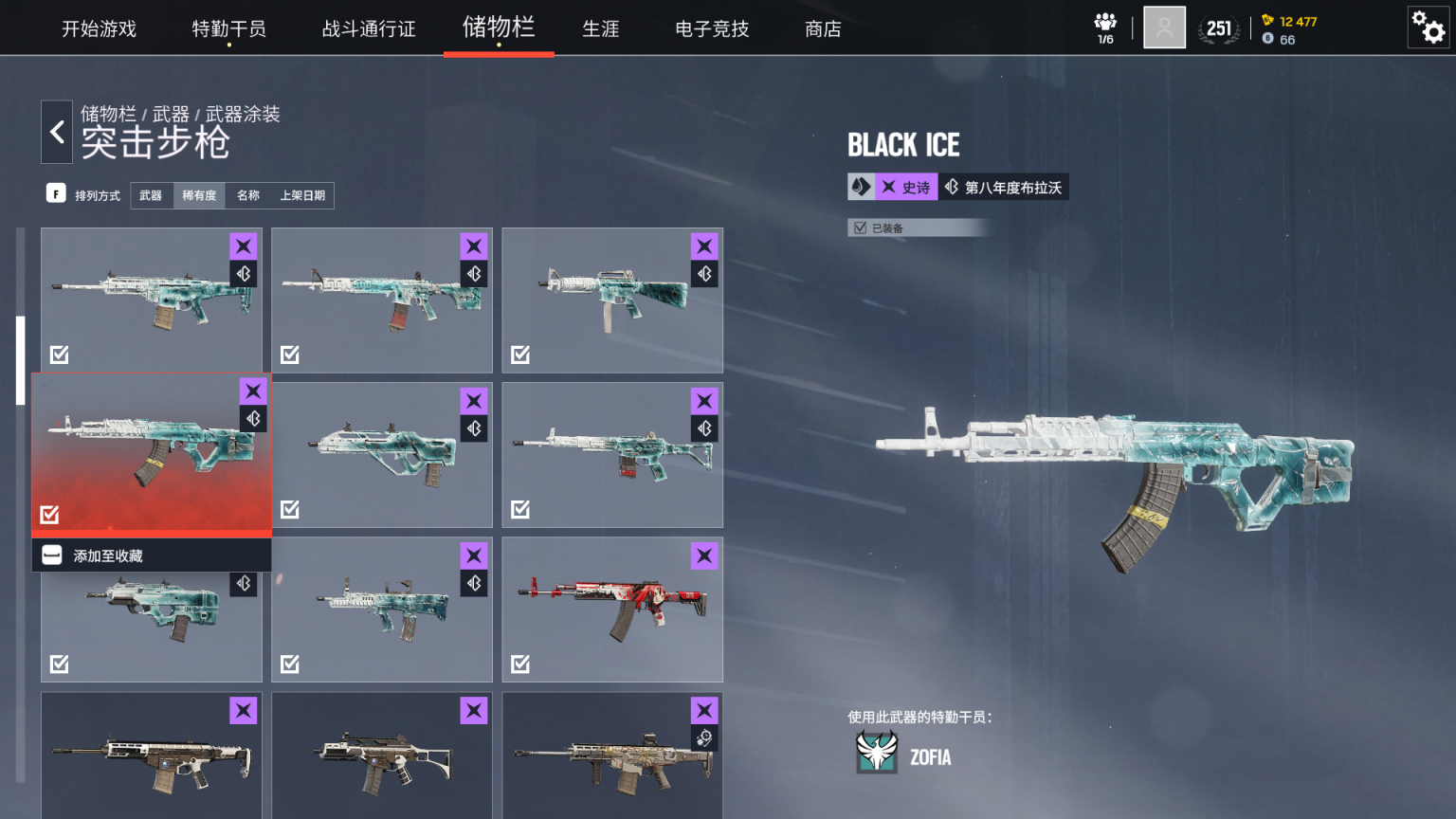
Task: Go to the 生涯 tab
Action: click(600, 29)
